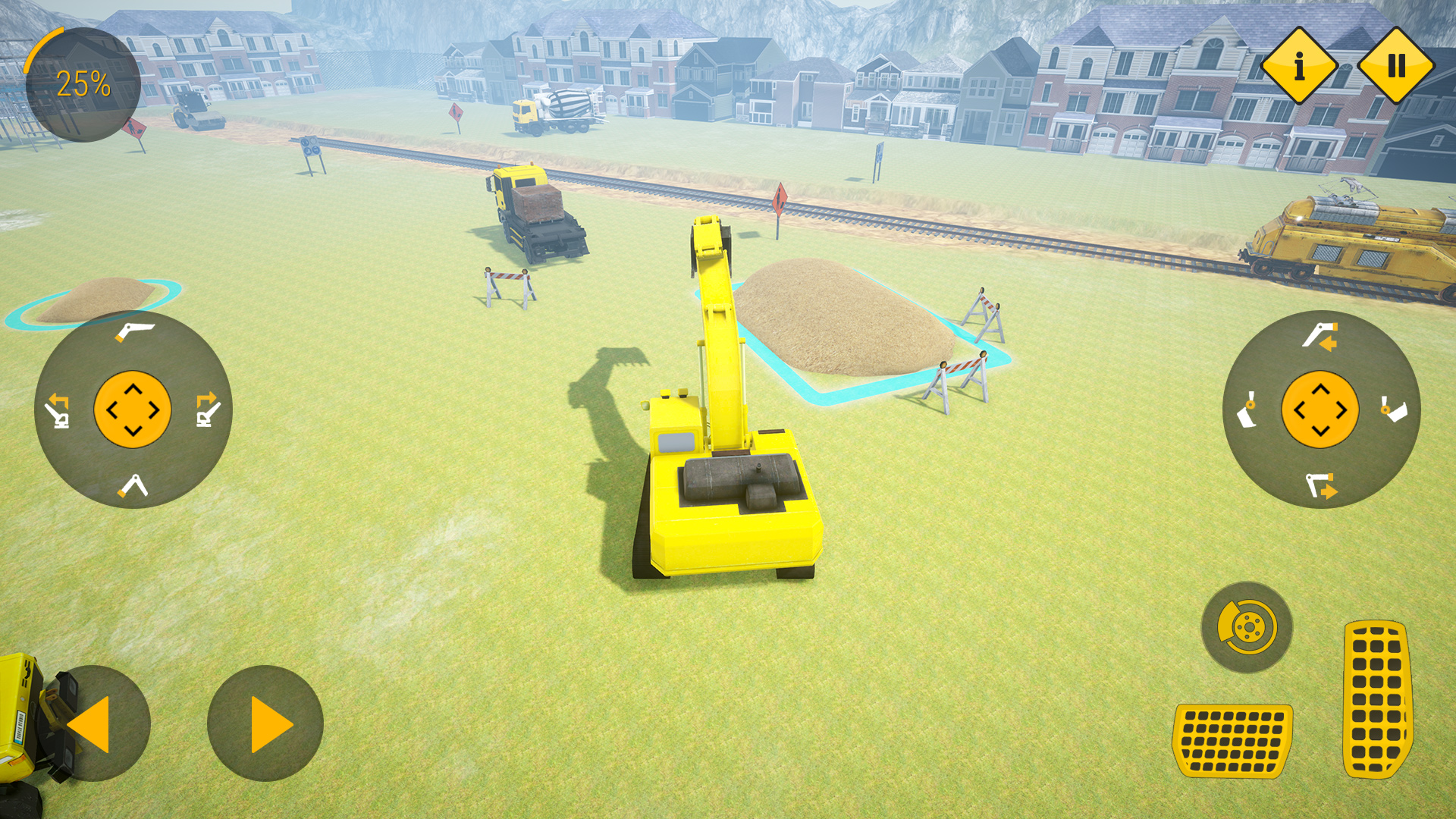Pull the arm in with right joystick bottom icon
This screenshot has height=819, width=1456.
coord(1320,485)
